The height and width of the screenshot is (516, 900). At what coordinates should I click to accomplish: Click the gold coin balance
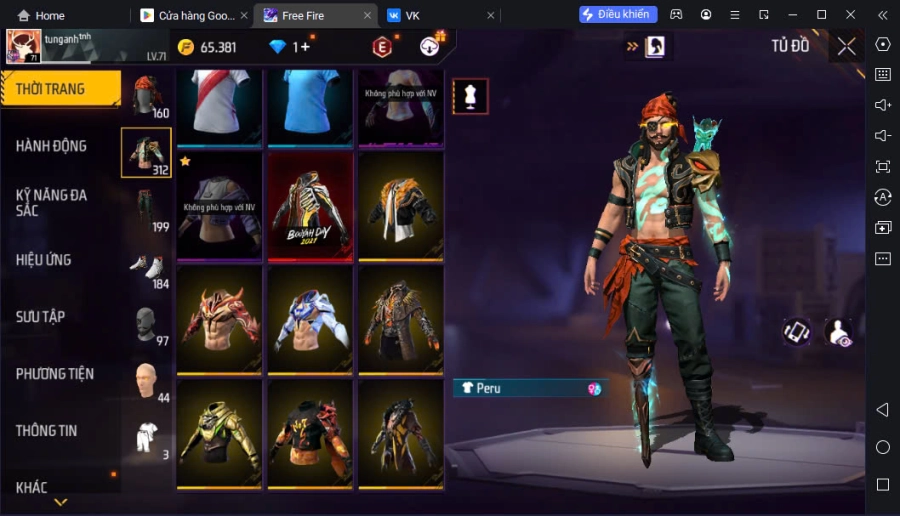(x=207, y=47)
